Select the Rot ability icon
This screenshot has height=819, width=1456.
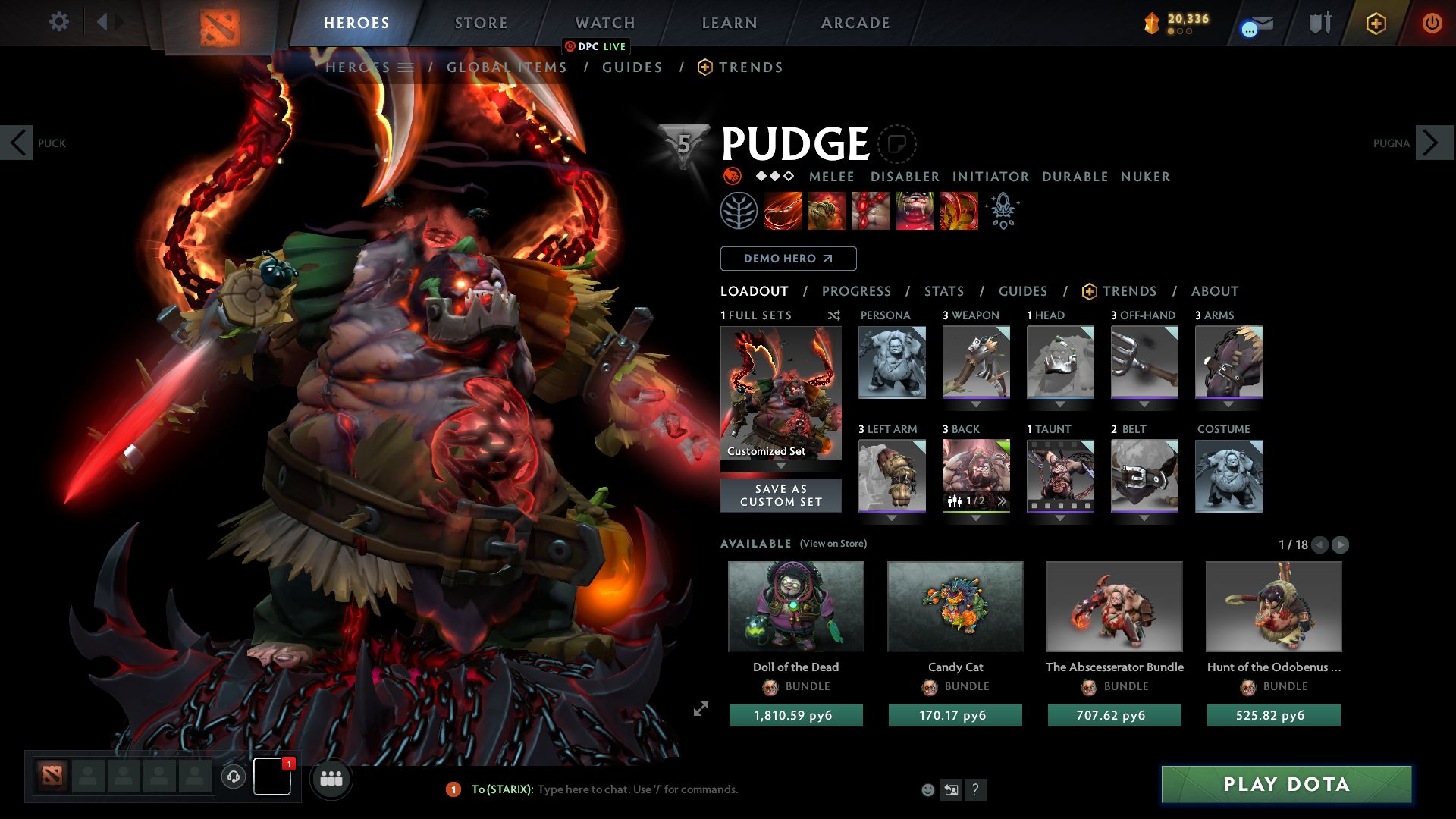[x=827, y=211]
